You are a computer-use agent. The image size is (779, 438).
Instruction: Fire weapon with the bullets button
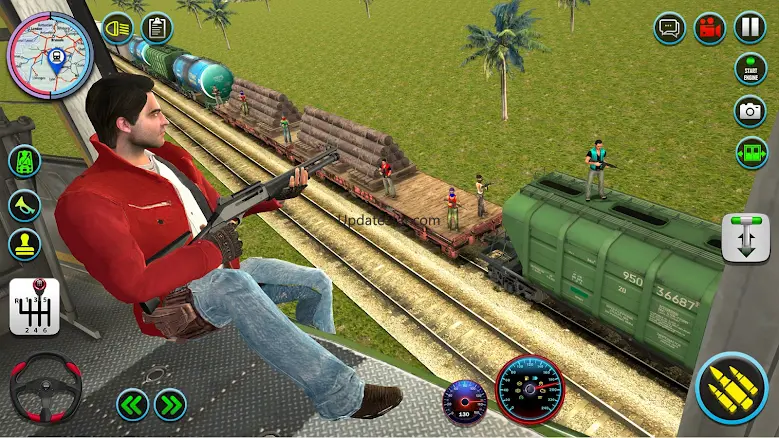click(731, 387)
